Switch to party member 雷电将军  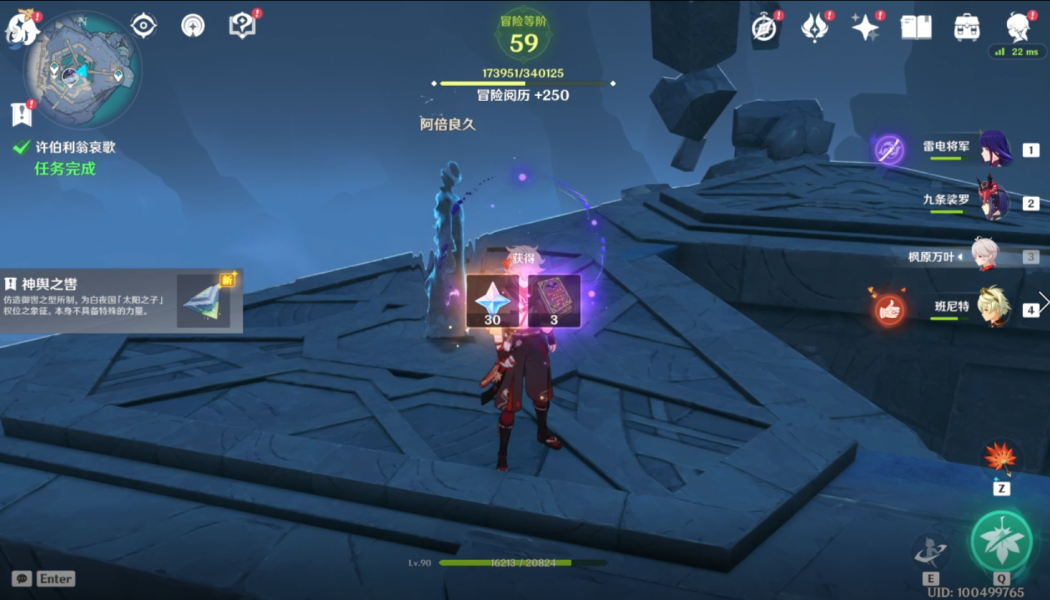(x=994, y=149)
